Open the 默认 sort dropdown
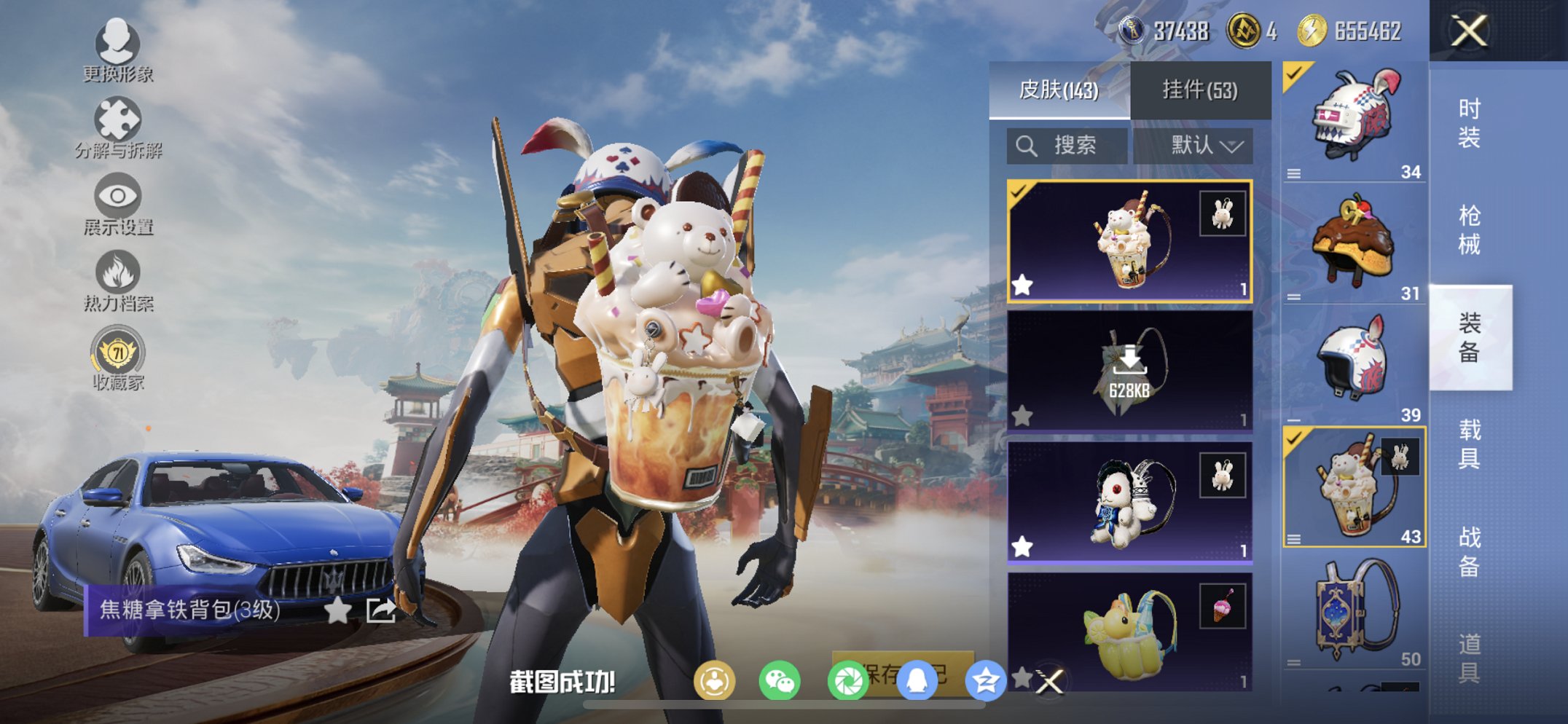This screenshot has height=724, width=1568. (x=1205, y=146)
